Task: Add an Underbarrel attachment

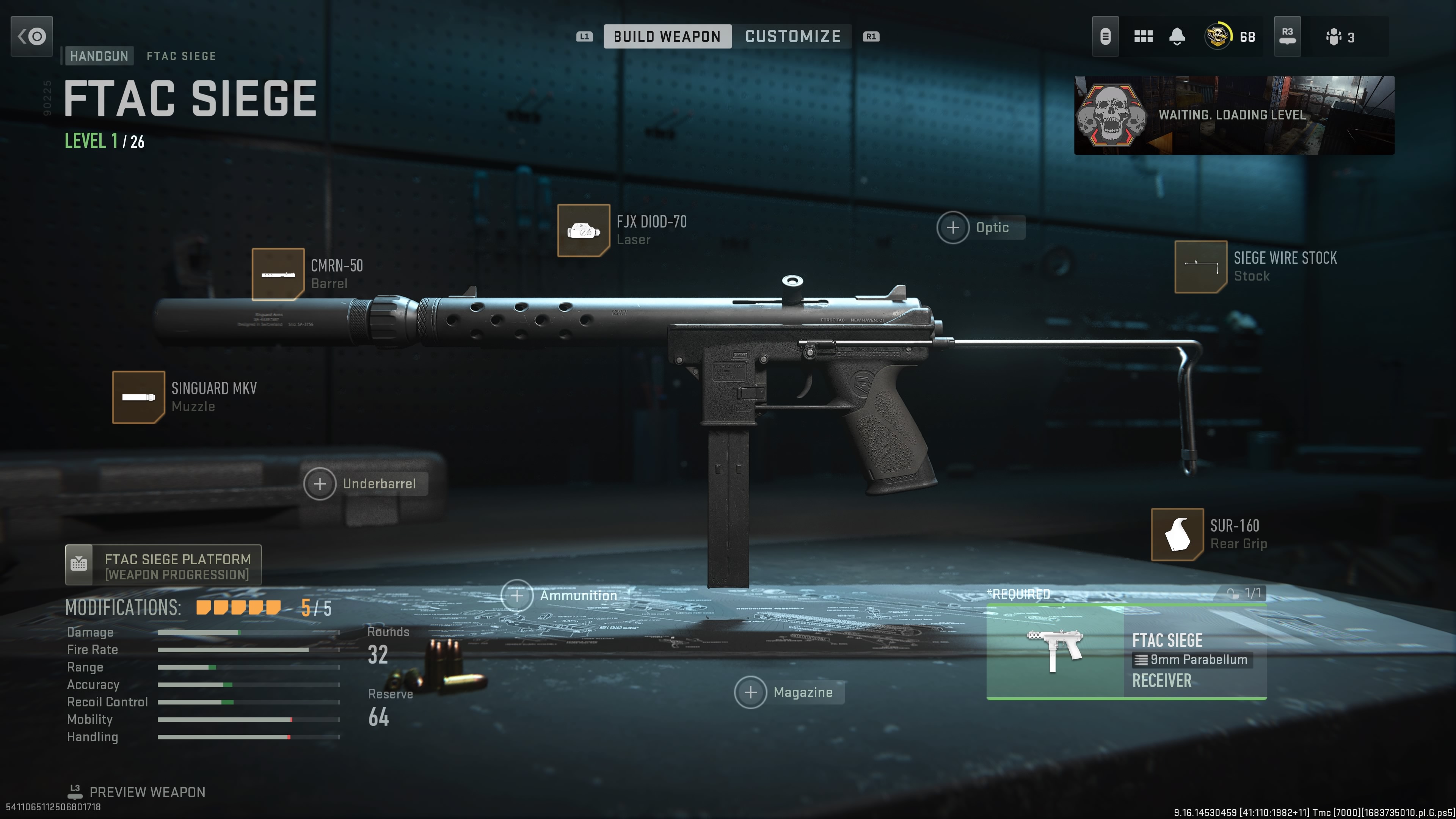Action: point(320,484)
